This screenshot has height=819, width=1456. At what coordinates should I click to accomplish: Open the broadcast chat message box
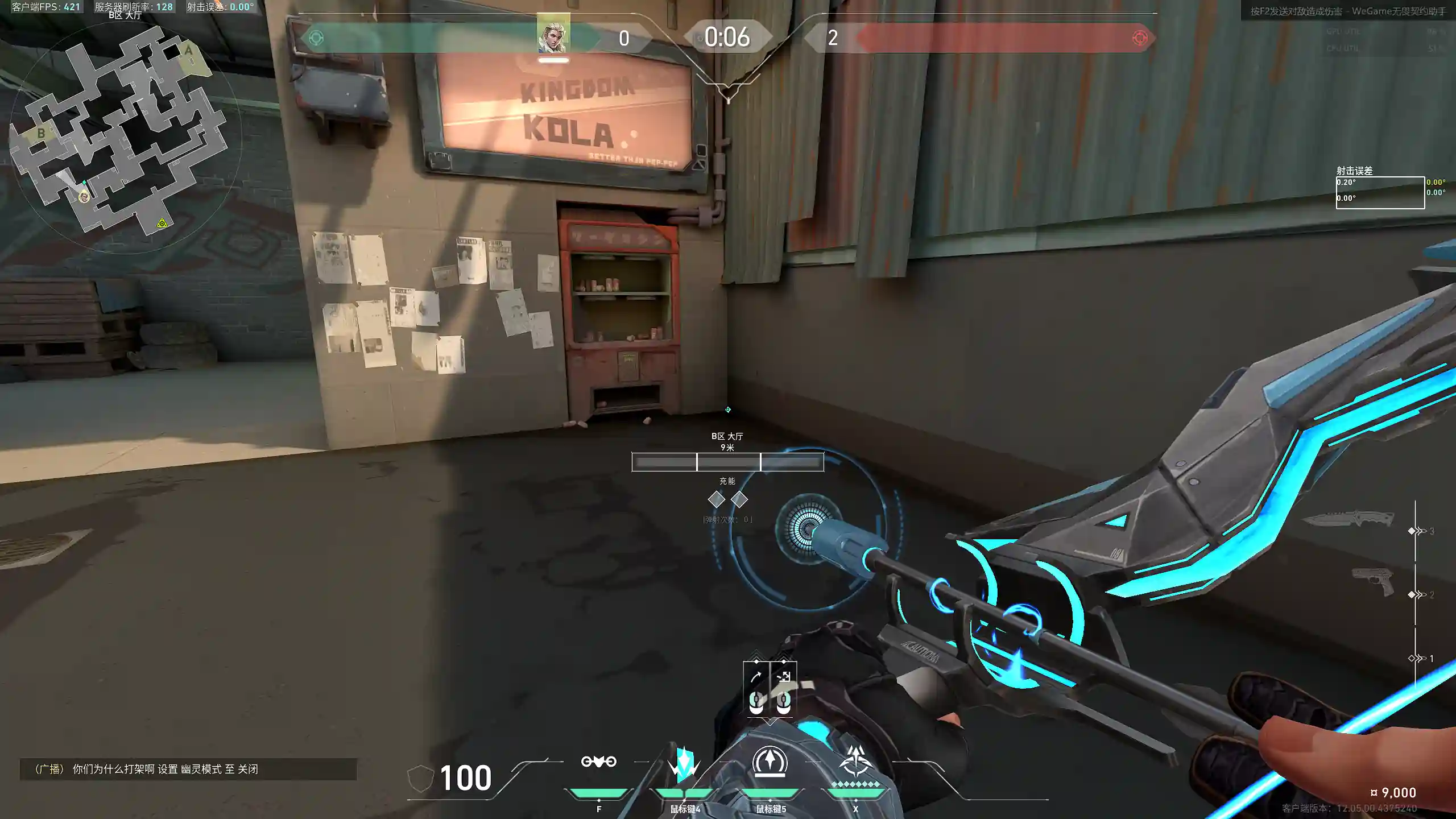188,769
